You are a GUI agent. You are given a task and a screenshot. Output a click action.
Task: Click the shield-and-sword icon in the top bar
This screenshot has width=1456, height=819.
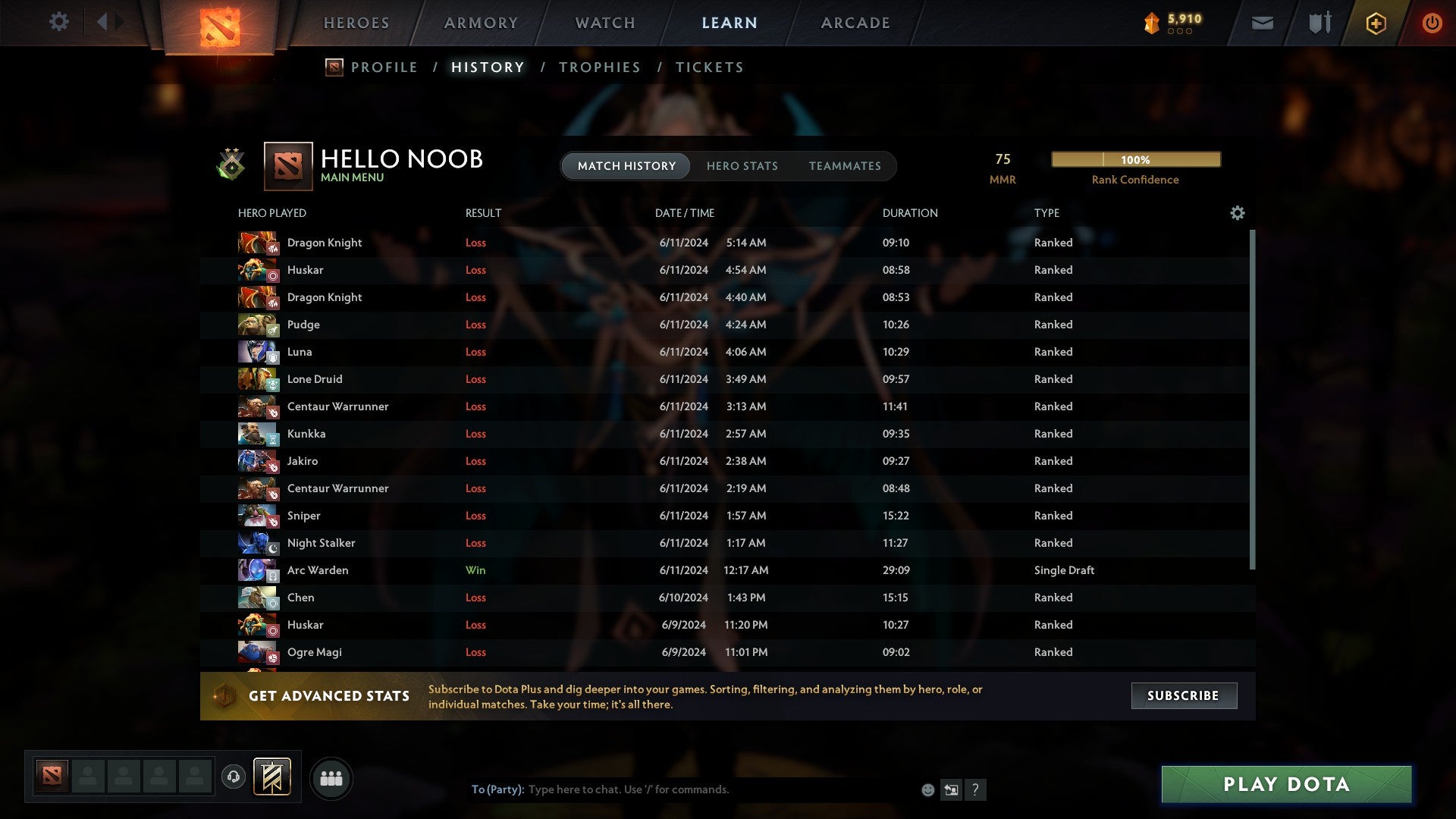[x=1319, y=23]
